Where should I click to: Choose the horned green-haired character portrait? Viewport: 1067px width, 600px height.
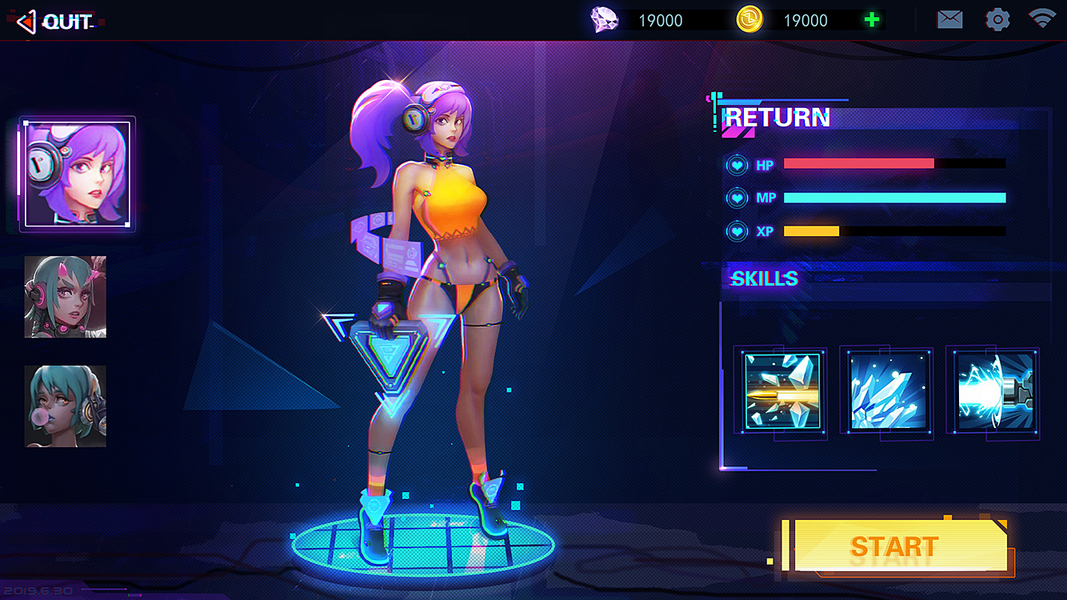coord(66,297)
